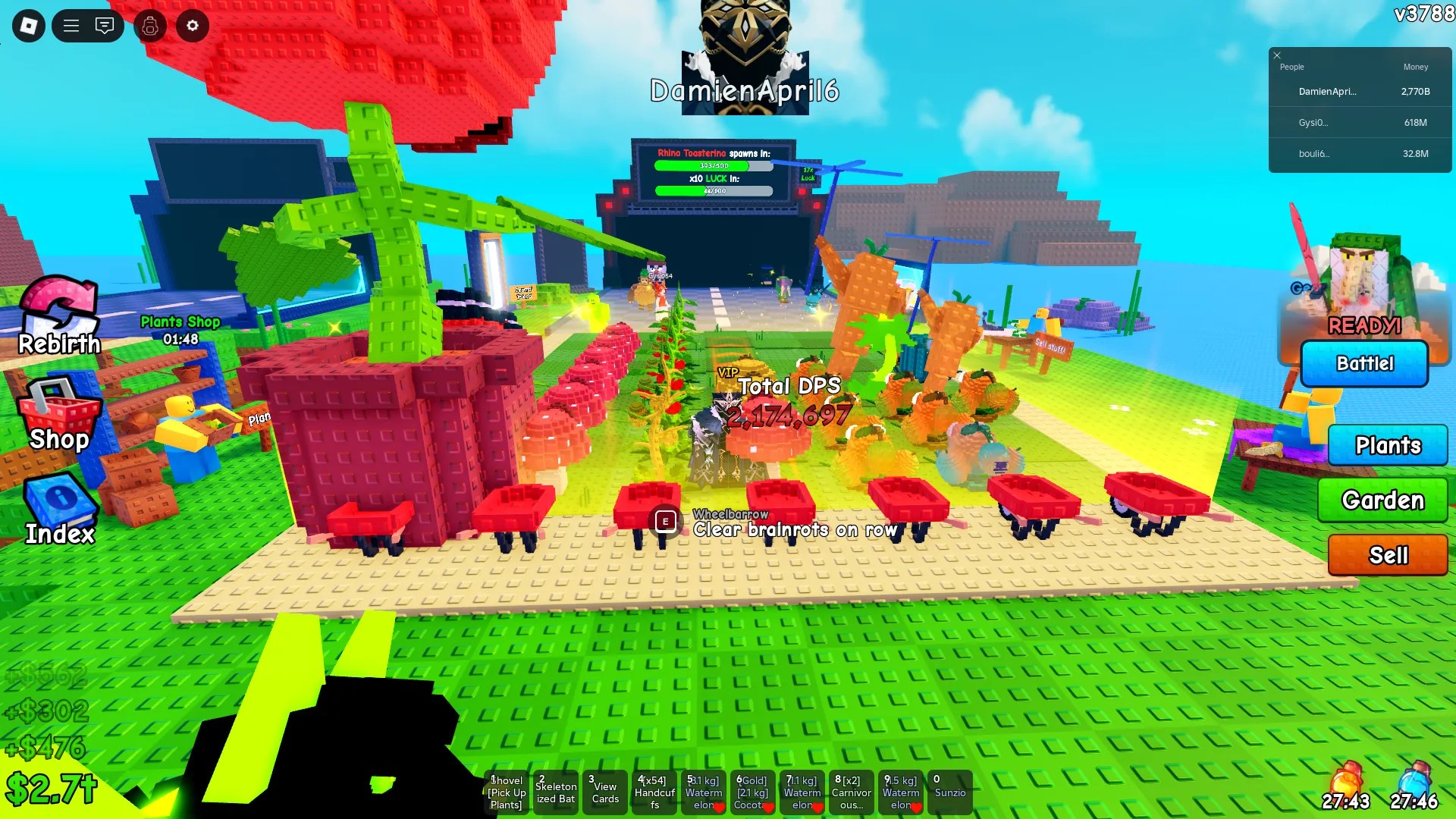Select the Carnivorous item in slot 8
1456x819 pixels.
pyautogui.click(x=851, y=792)
